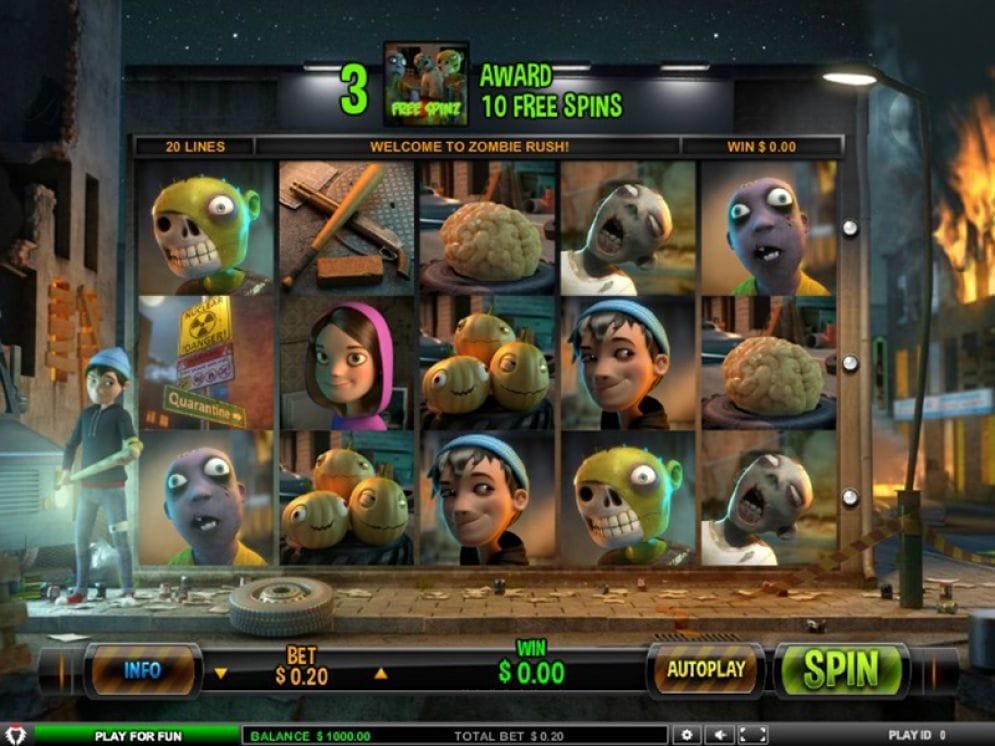Click the provider logo in the bottom bar
Viewport: 995px width, 746px height.
coord(16,735)
